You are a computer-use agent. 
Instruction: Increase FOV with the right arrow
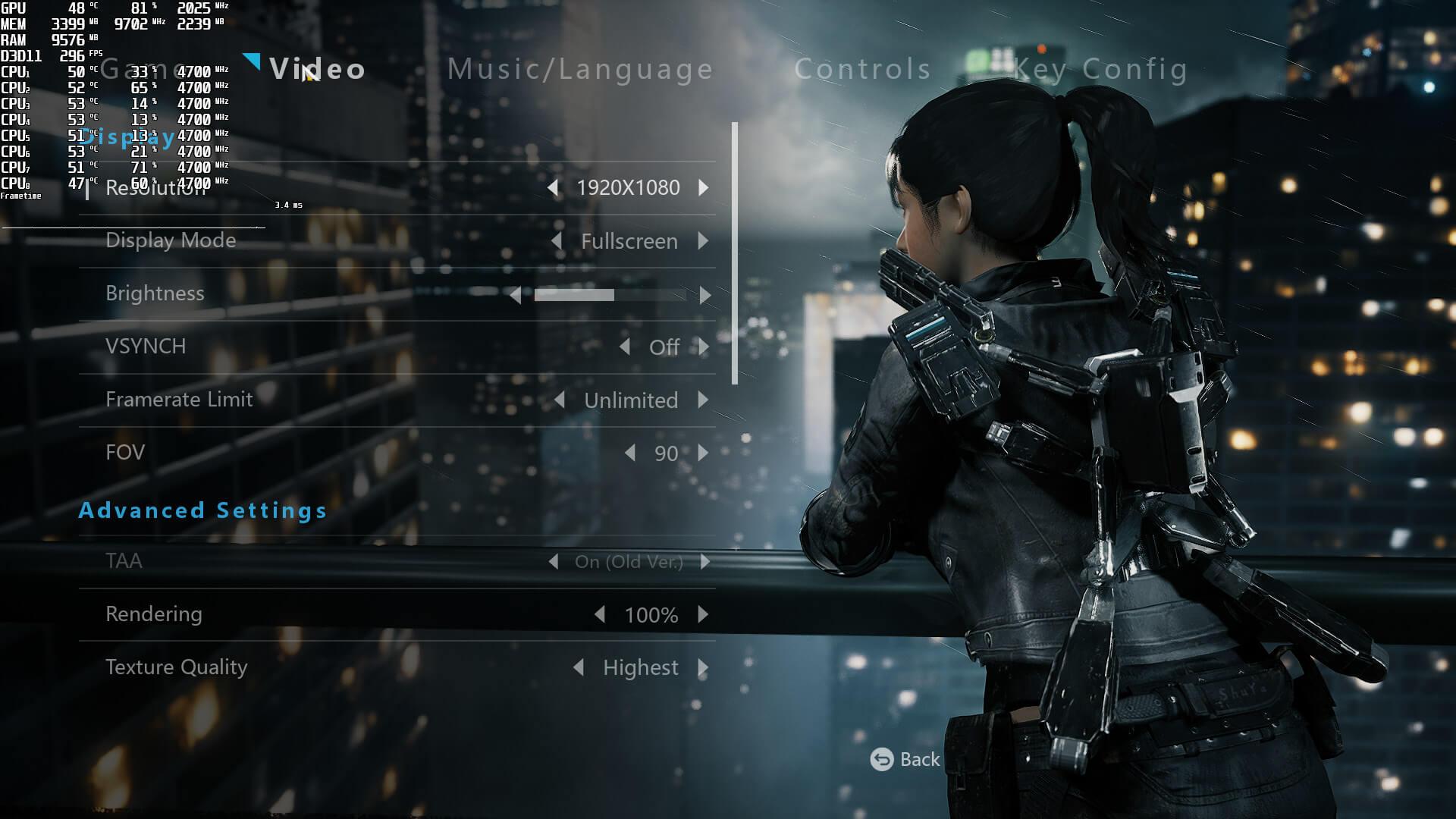[704, 453]
